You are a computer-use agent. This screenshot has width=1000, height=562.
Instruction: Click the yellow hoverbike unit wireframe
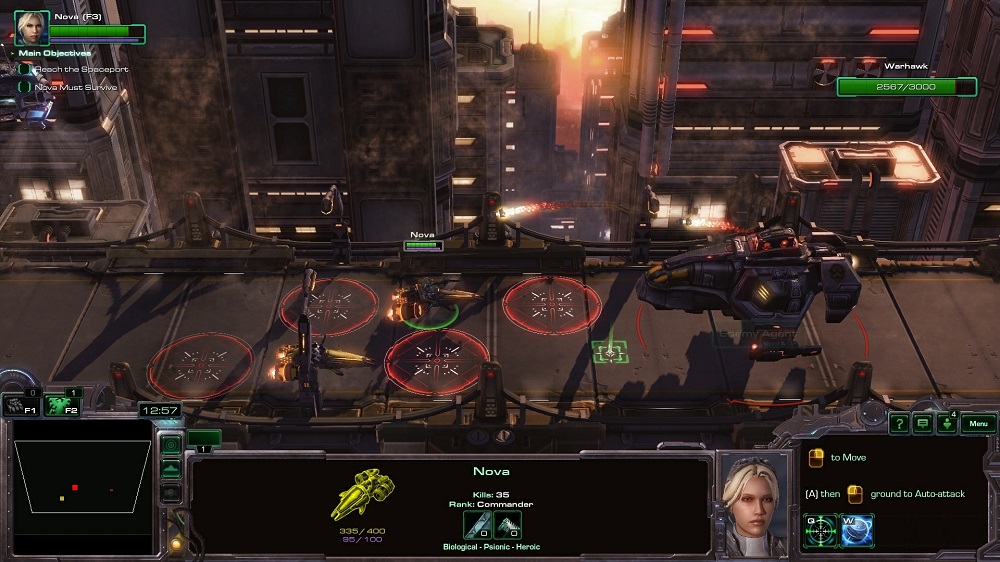coord(362,494)
